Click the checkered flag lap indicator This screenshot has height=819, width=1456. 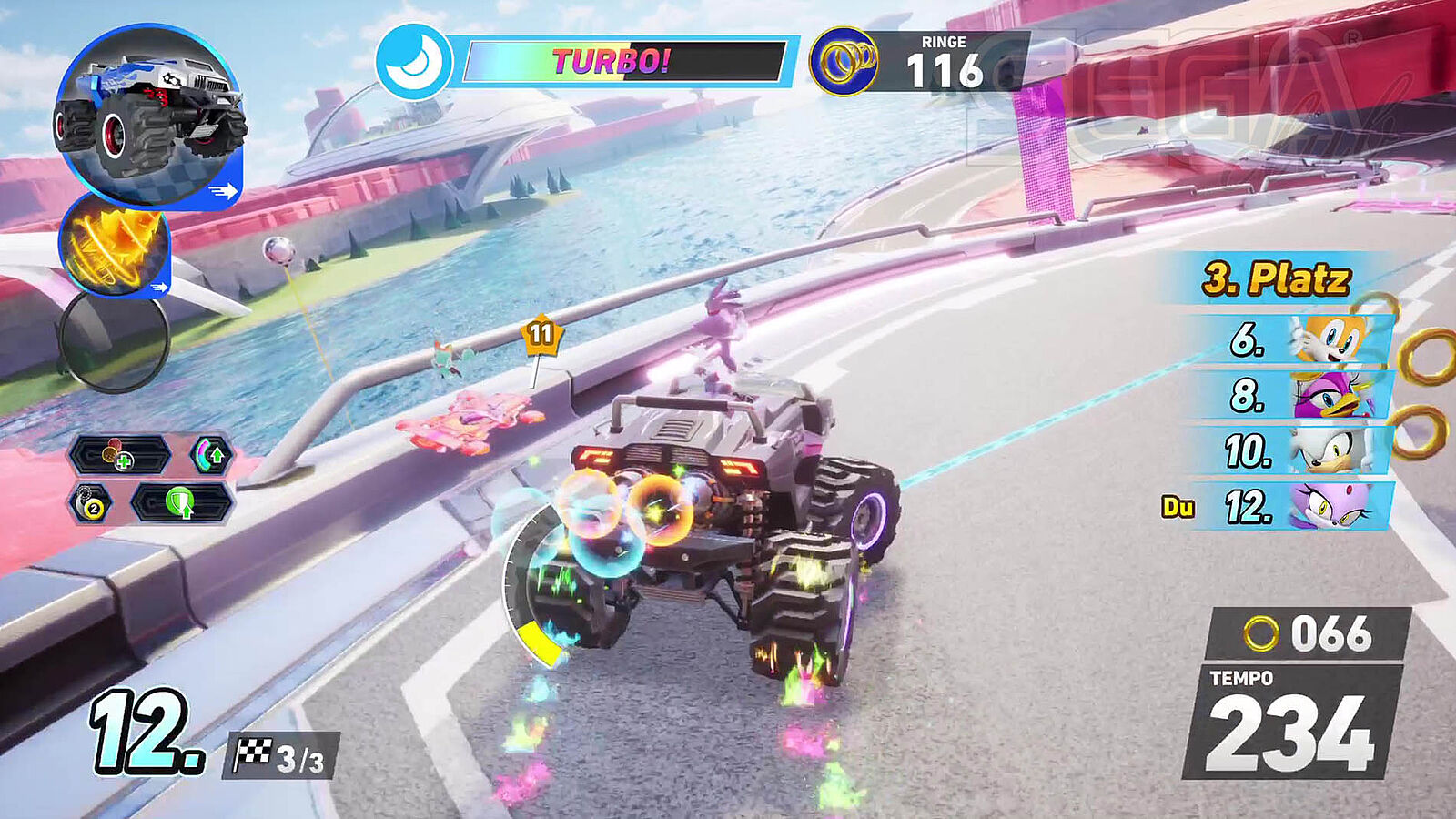[x=281, y=756]
